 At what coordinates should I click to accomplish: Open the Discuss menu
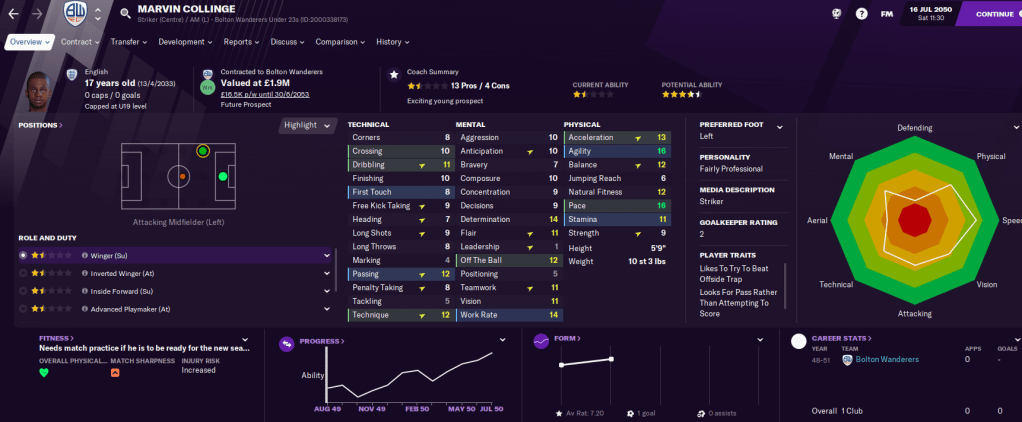tap(288, 42)
